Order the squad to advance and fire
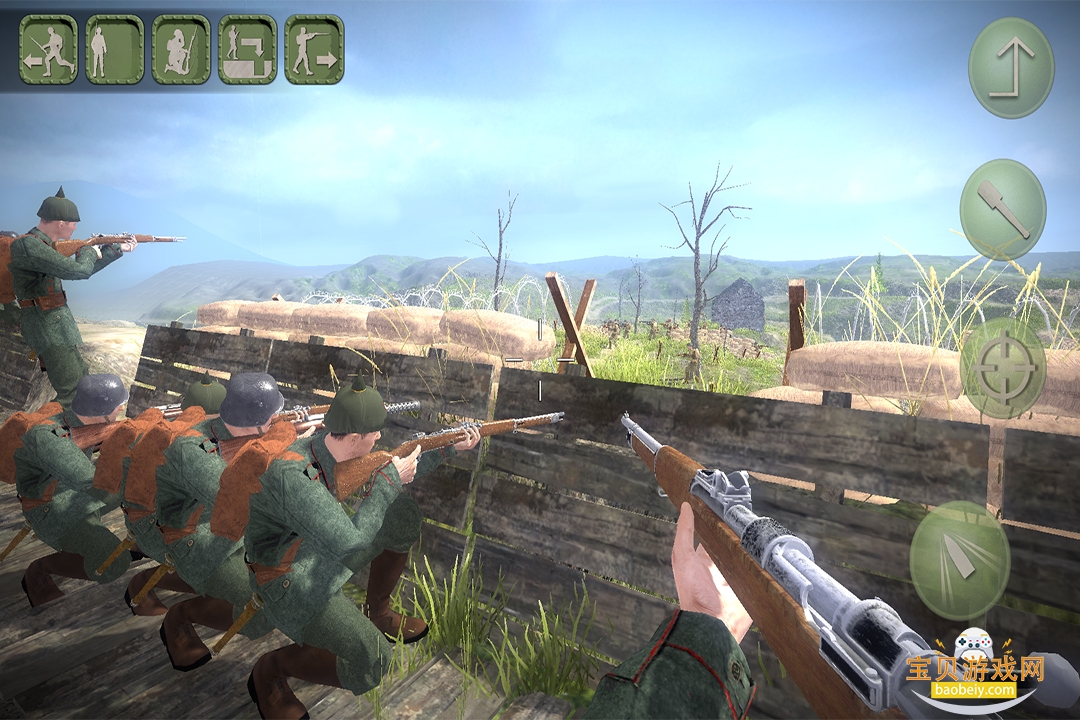 [314, 49]
